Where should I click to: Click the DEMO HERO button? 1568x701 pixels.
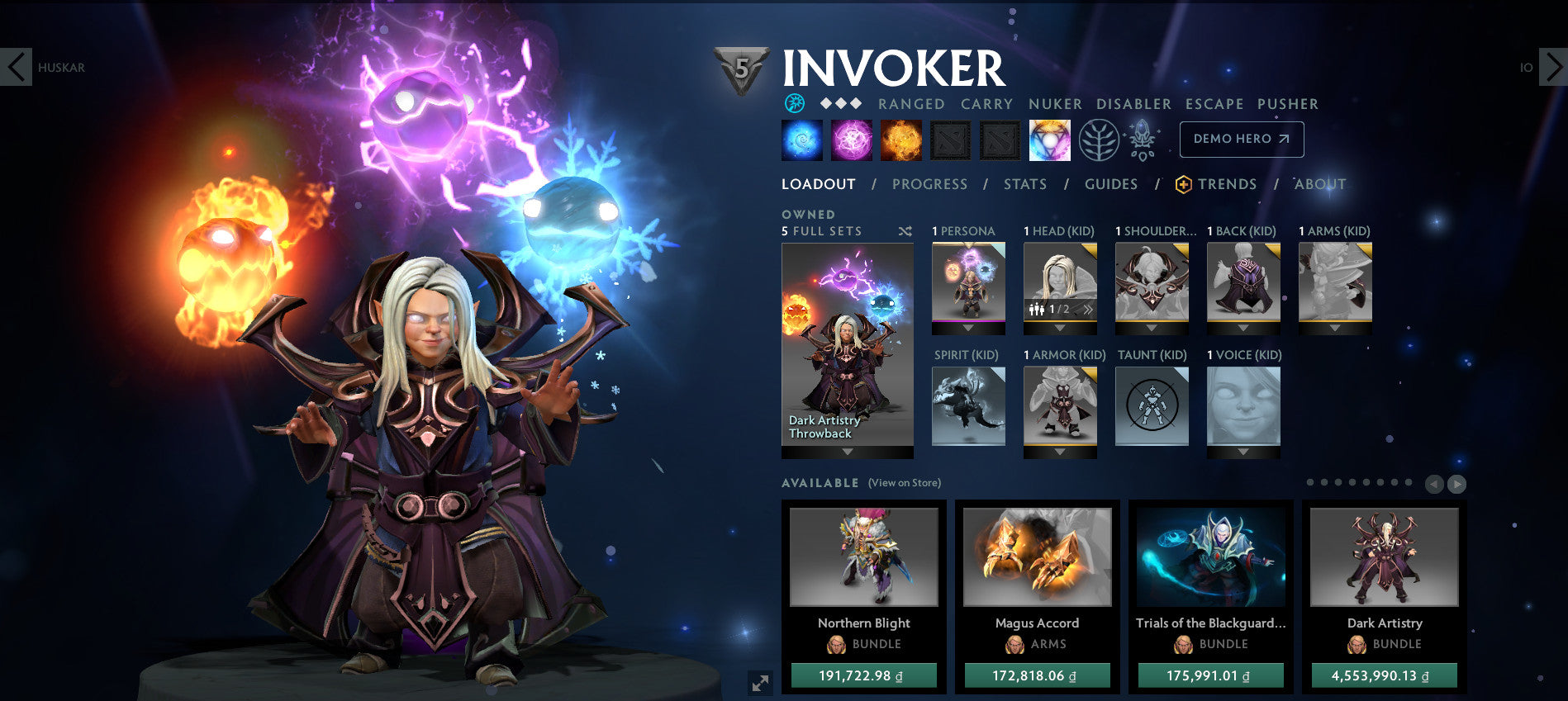click(1242, 139)
